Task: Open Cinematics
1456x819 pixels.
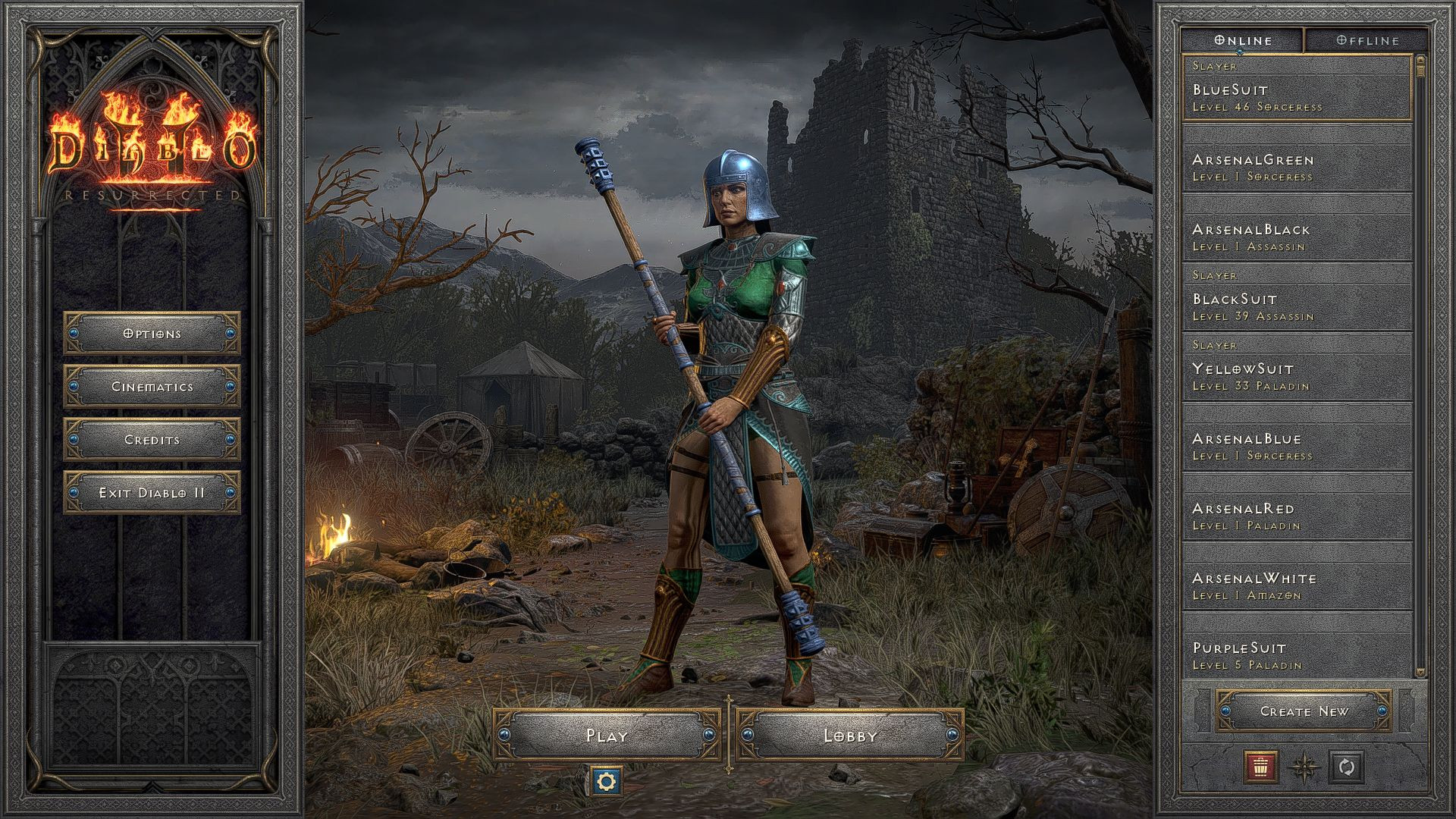Action: click(150, 386)
